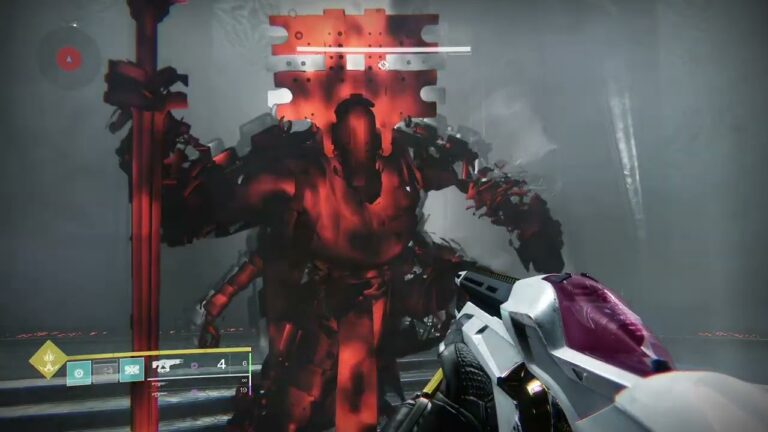Use the greyed-out melee ability icon
The image size is (768, 432).
104,371
